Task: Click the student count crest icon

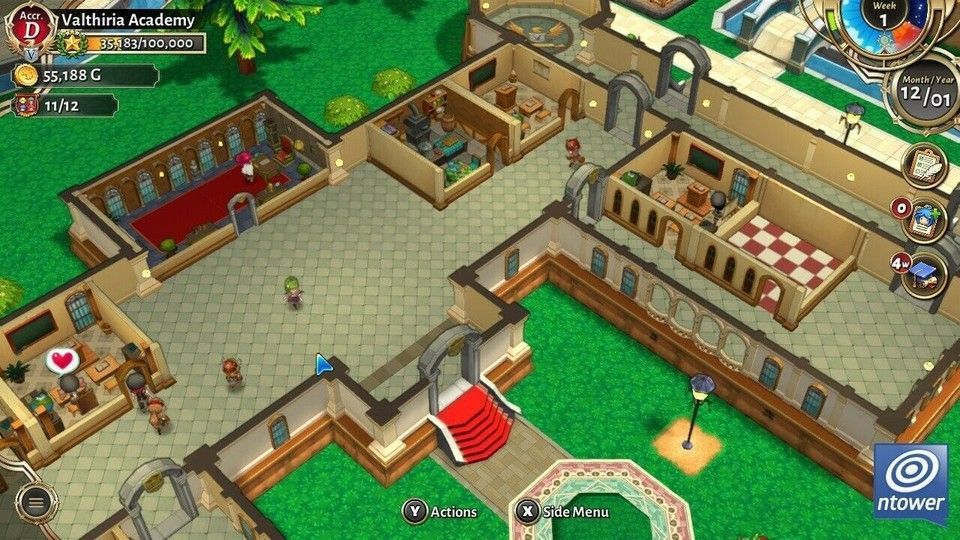Action: point(26,104)
